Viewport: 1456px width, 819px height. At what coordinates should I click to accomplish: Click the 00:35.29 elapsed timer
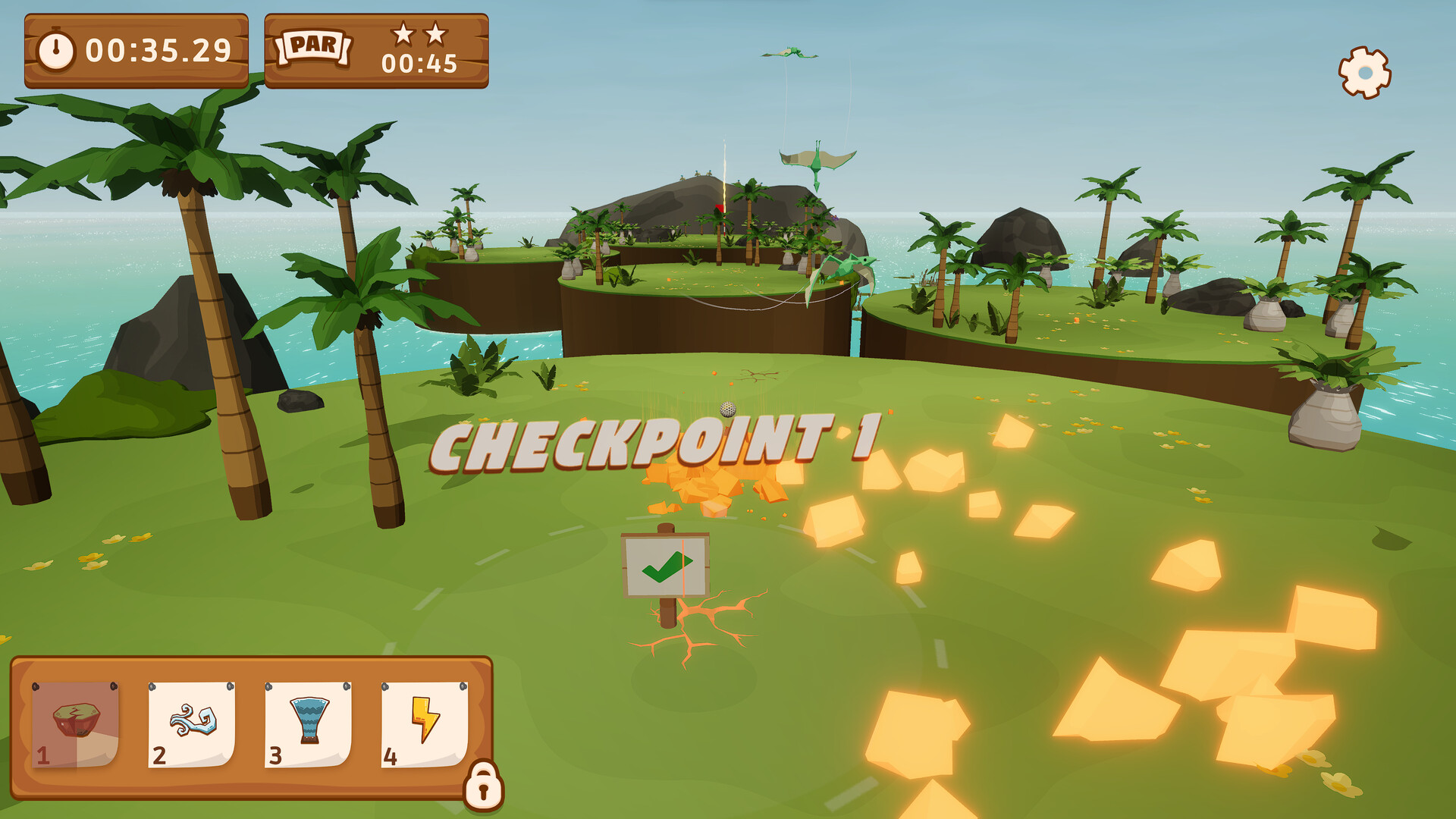pos(160,49)
